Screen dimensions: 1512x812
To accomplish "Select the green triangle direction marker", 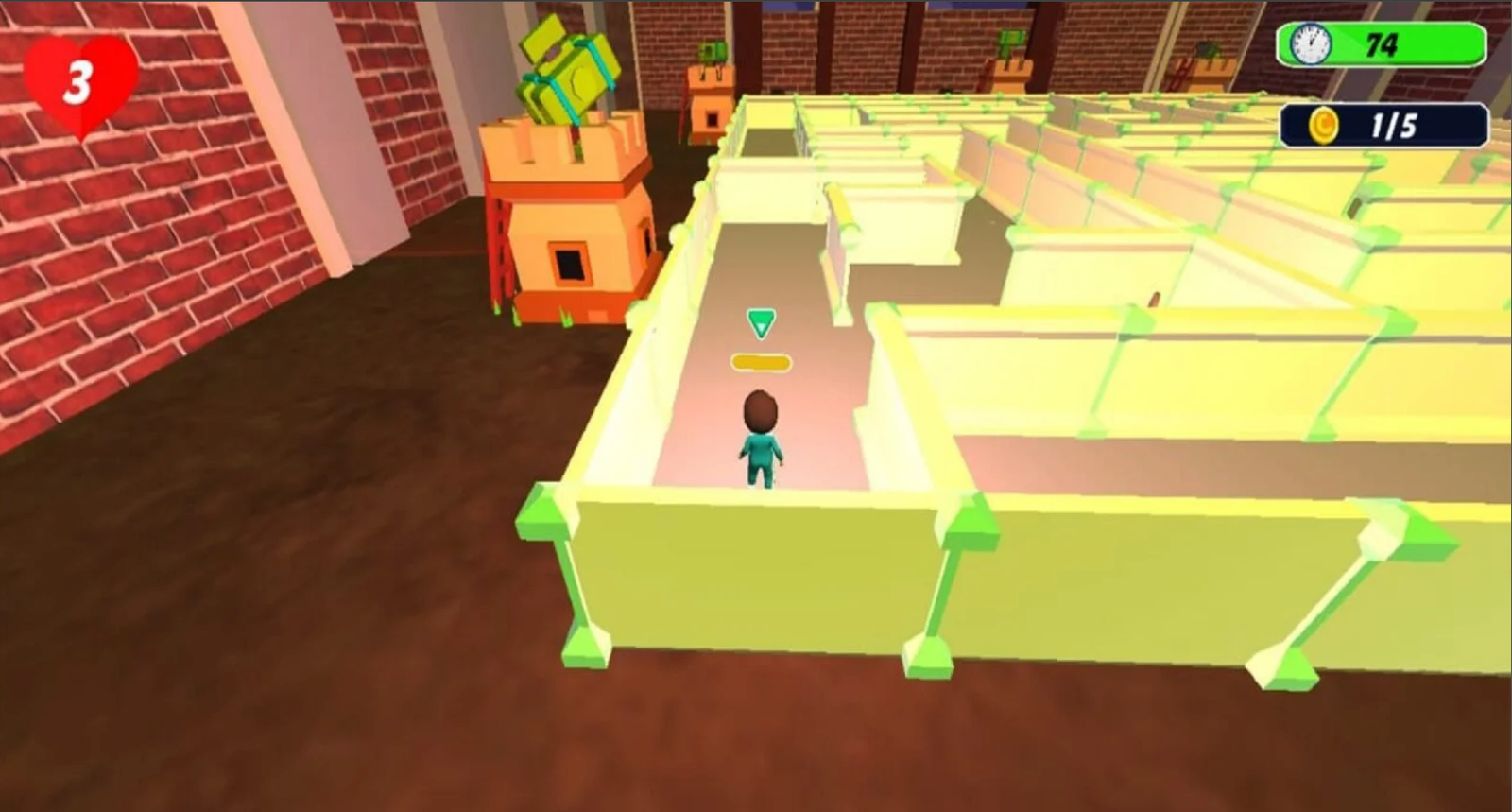I will click(x=760, y=324).
